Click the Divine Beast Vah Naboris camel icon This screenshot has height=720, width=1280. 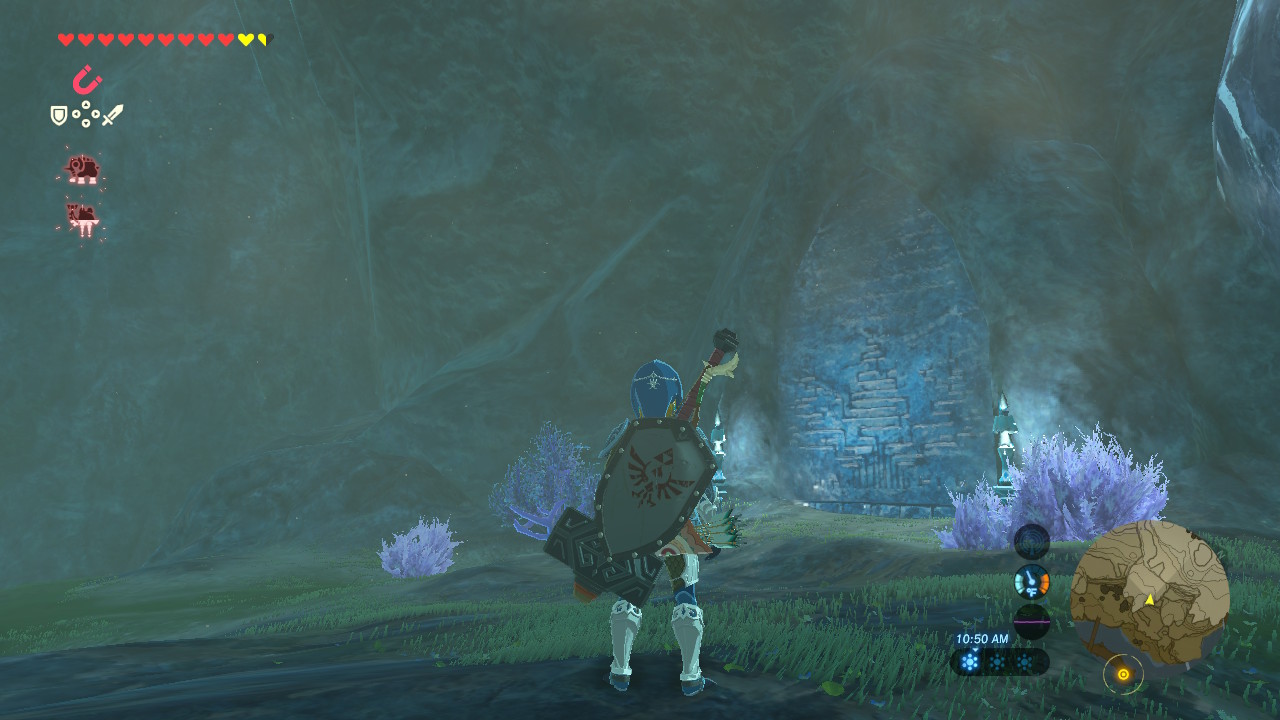[85, 218]
